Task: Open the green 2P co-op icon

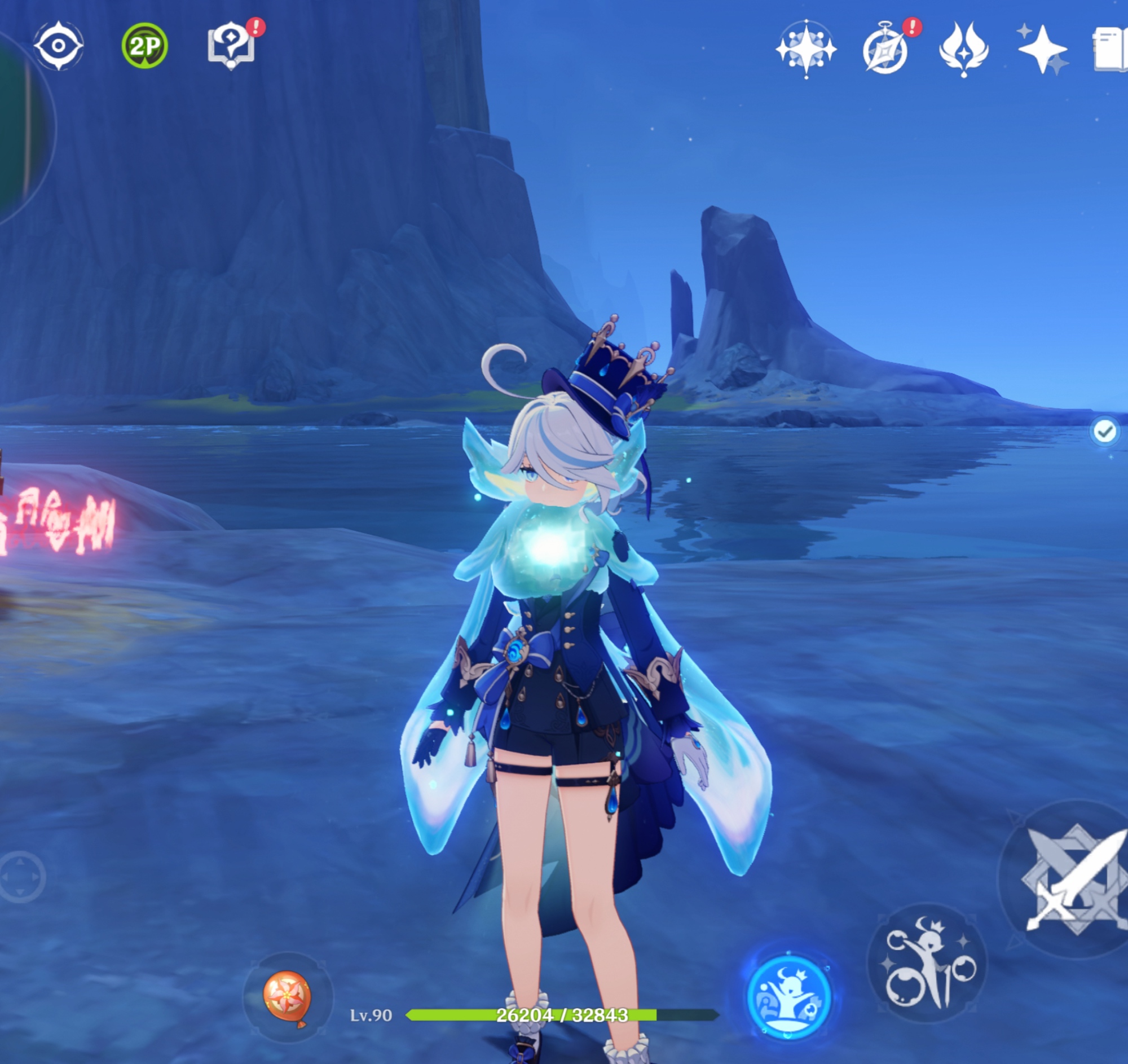Action: pos(144,45)
